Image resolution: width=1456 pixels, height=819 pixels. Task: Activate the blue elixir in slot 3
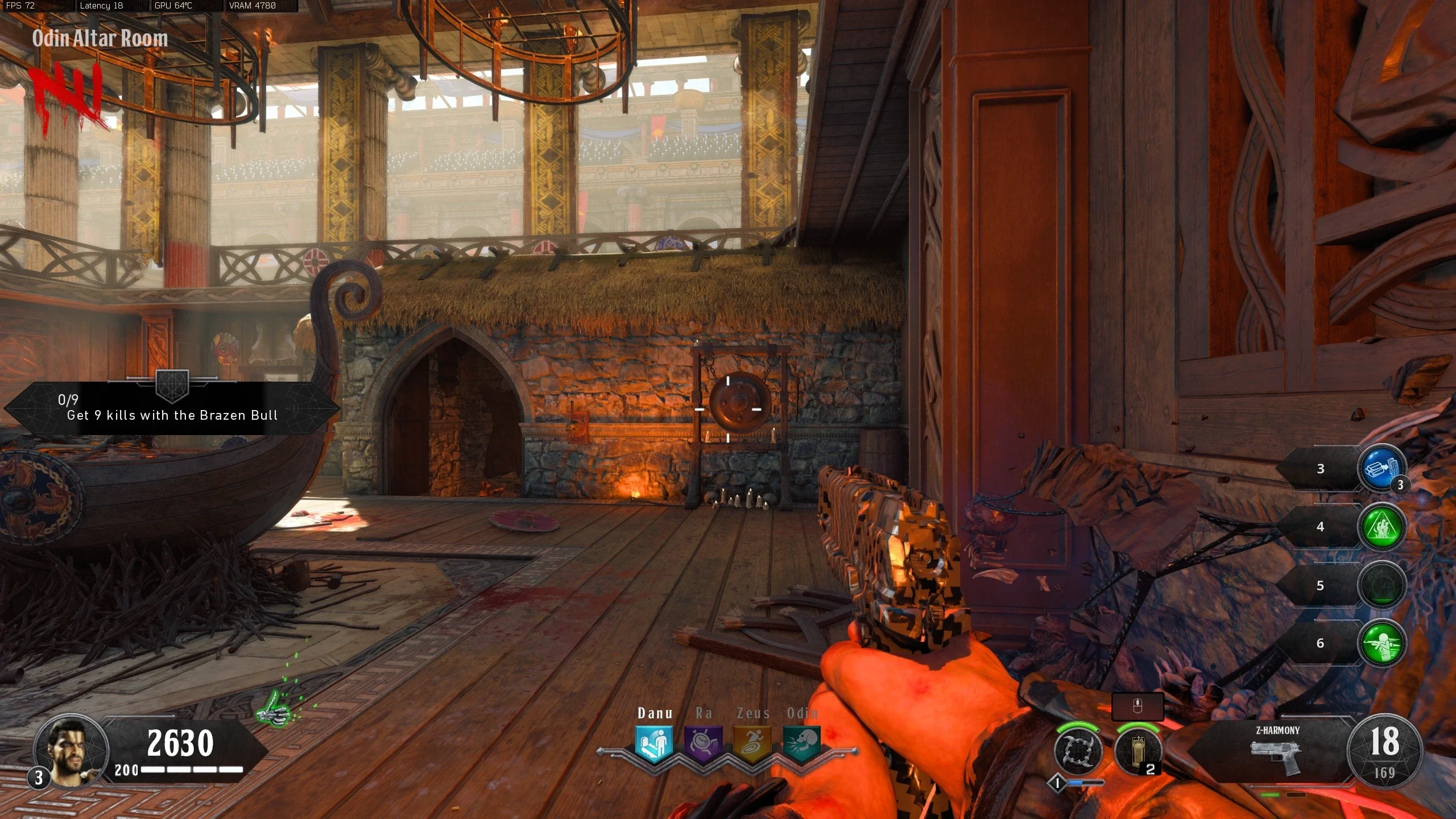coord(1381,469)
